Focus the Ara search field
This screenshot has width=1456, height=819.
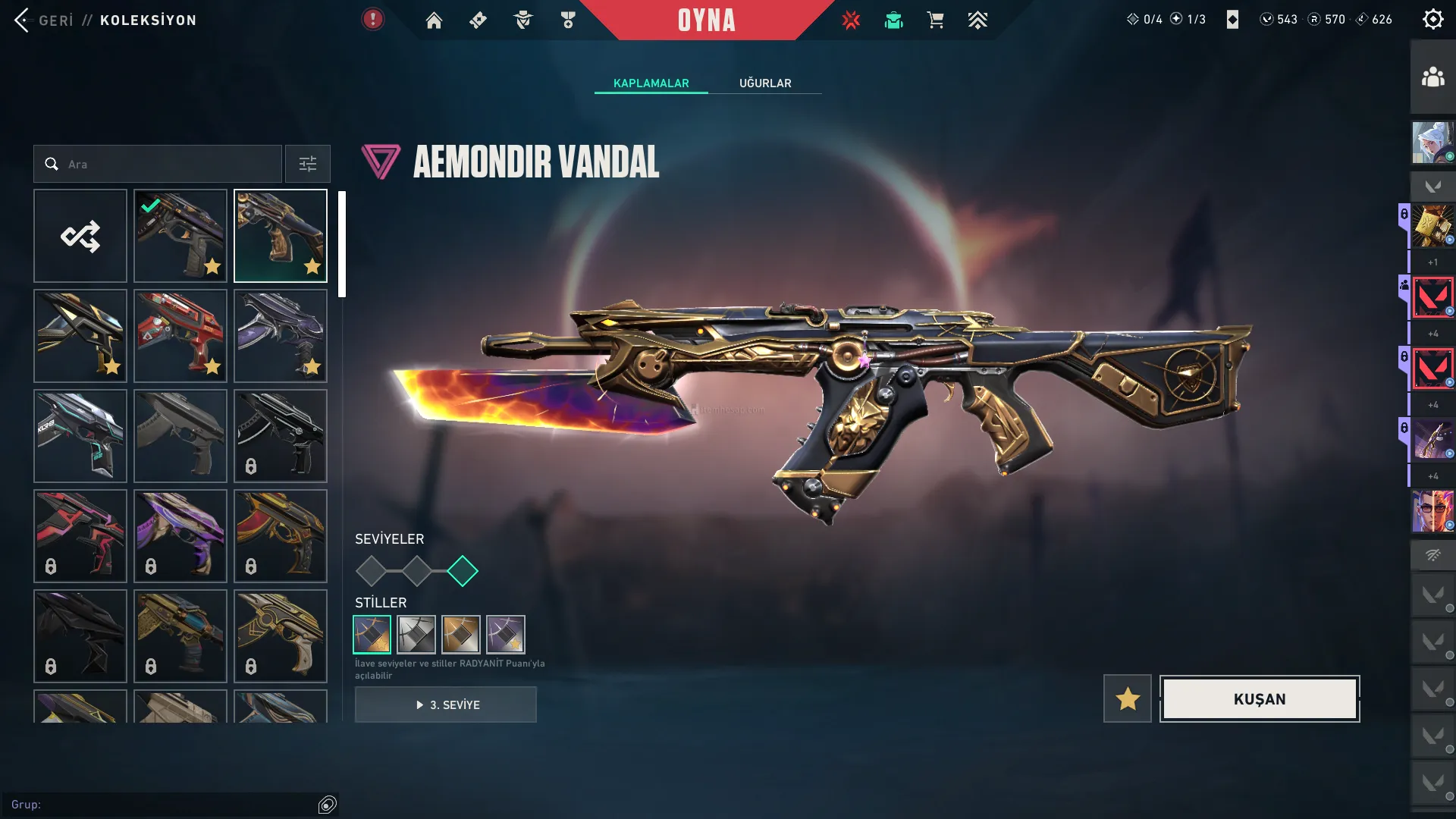(x=167, y=164)
